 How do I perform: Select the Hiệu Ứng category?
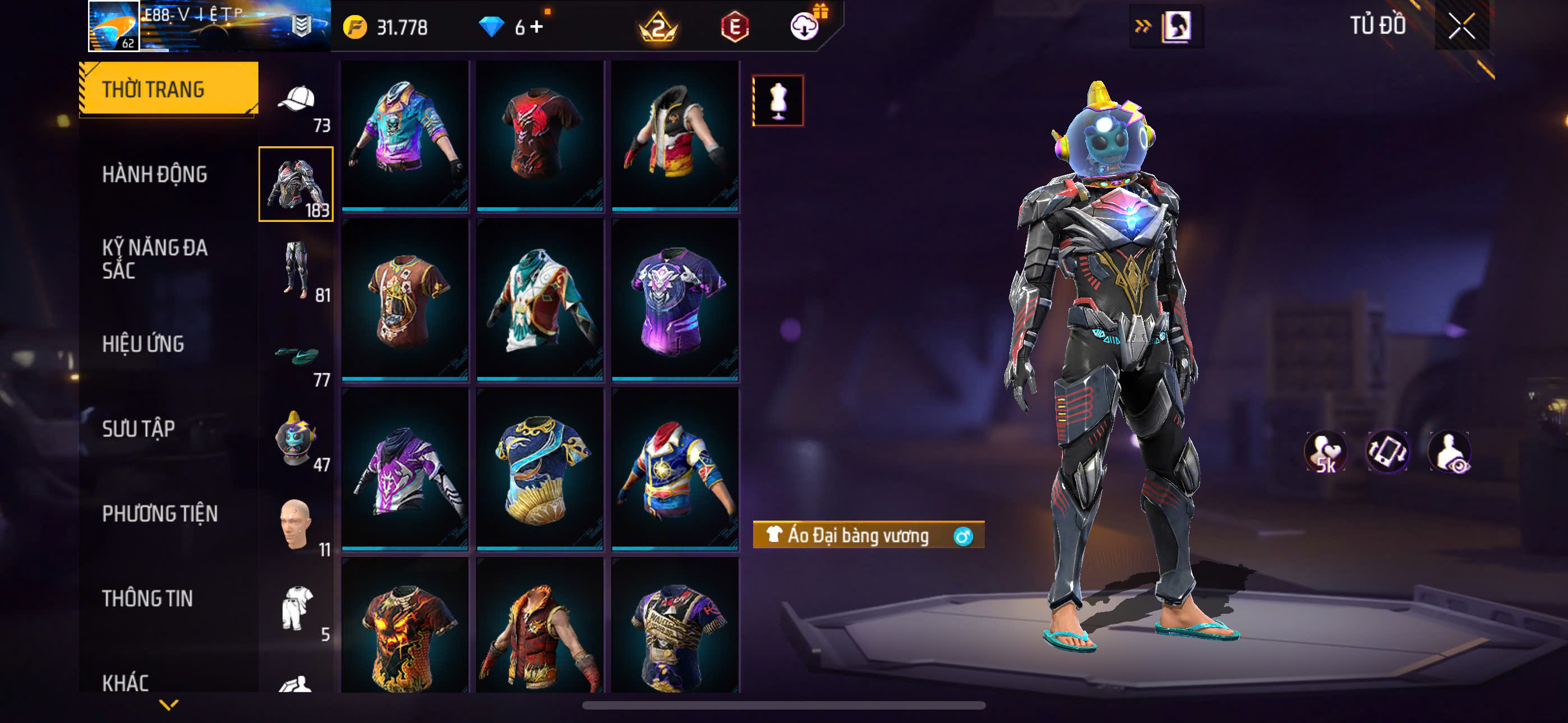[x=143, y=345]
